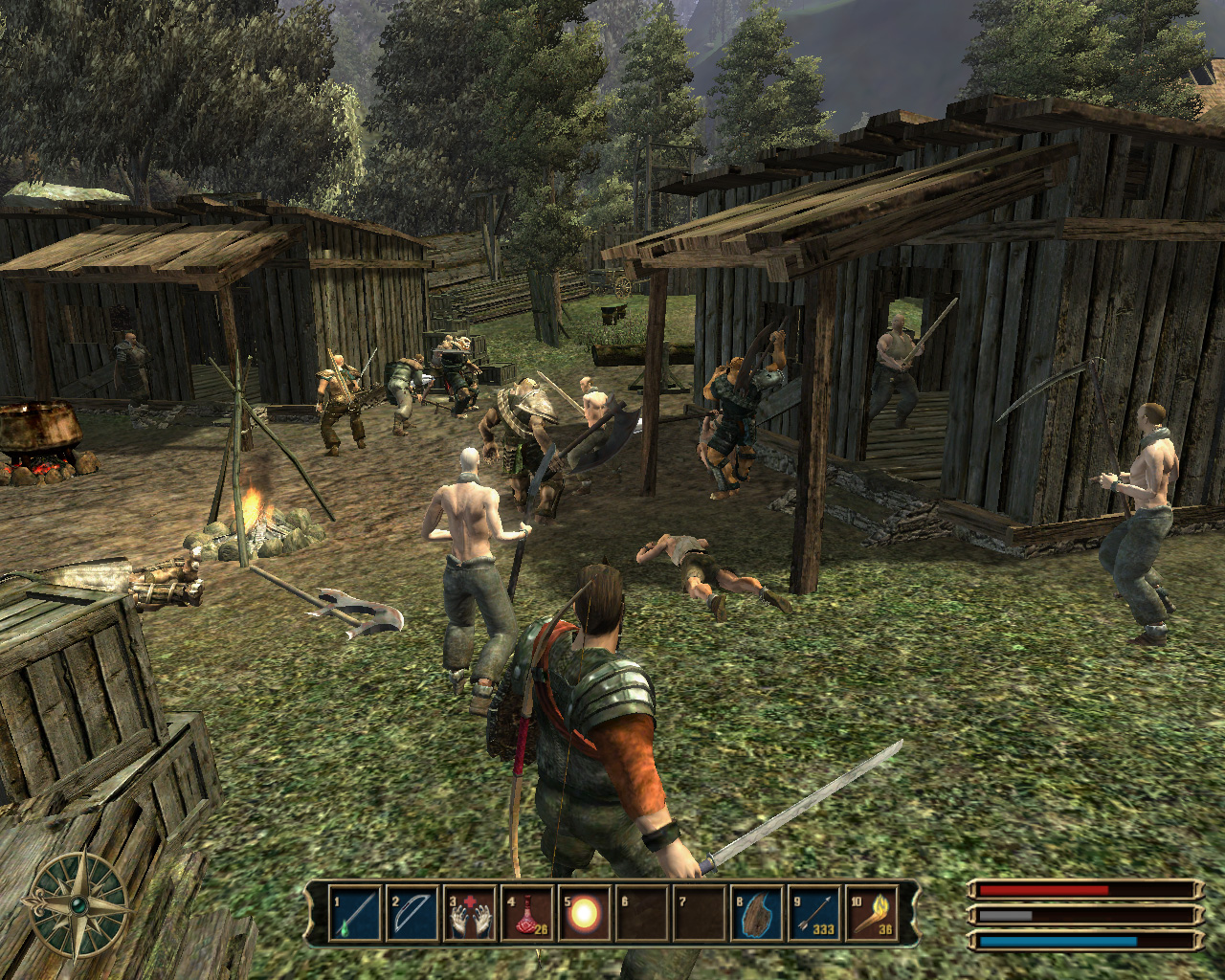
Task: Click the compass rose
Action: [x=78, y=903]
